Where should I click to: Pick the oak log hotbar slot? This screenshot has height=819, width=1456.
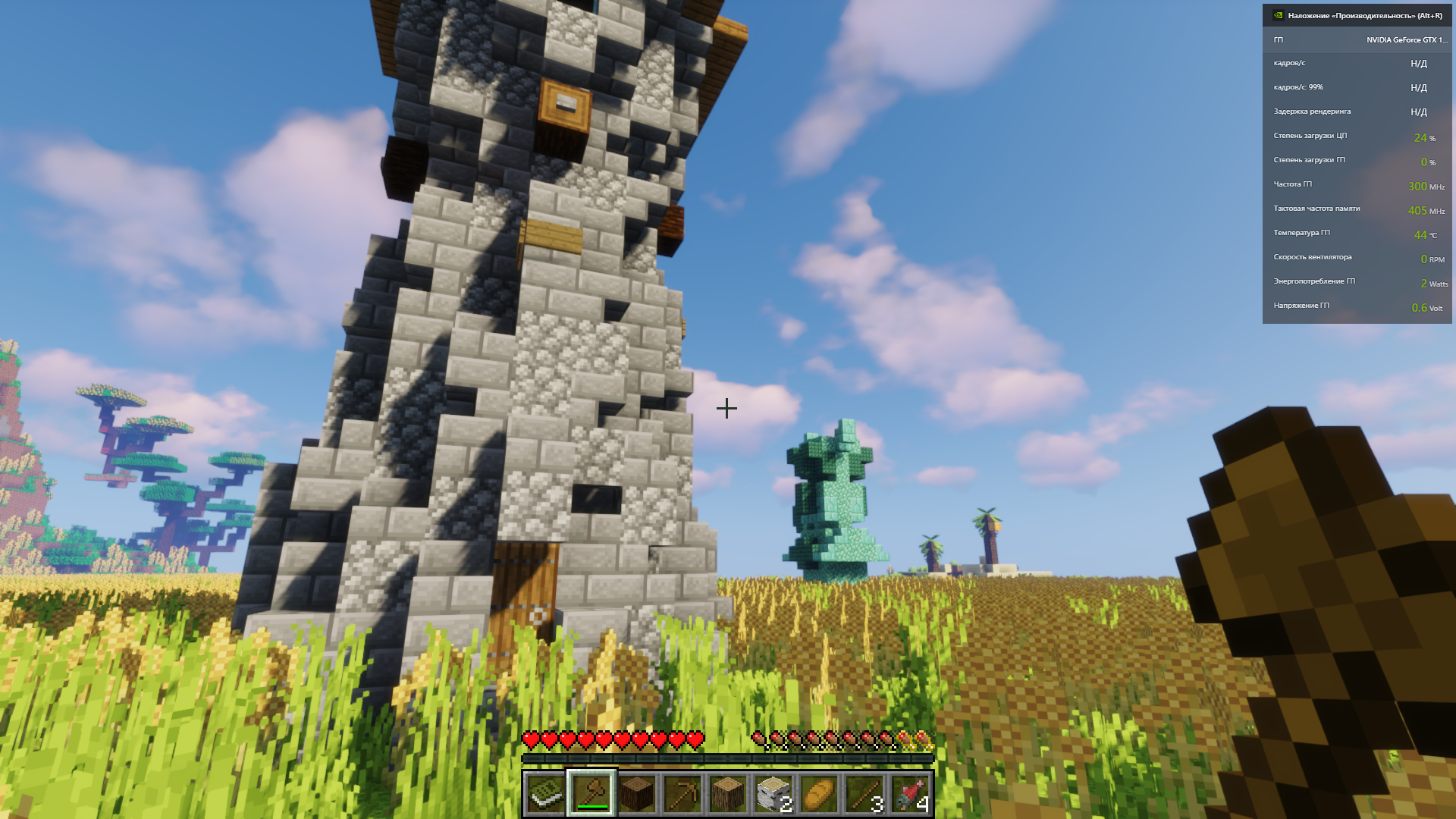[x=728, y=794]
